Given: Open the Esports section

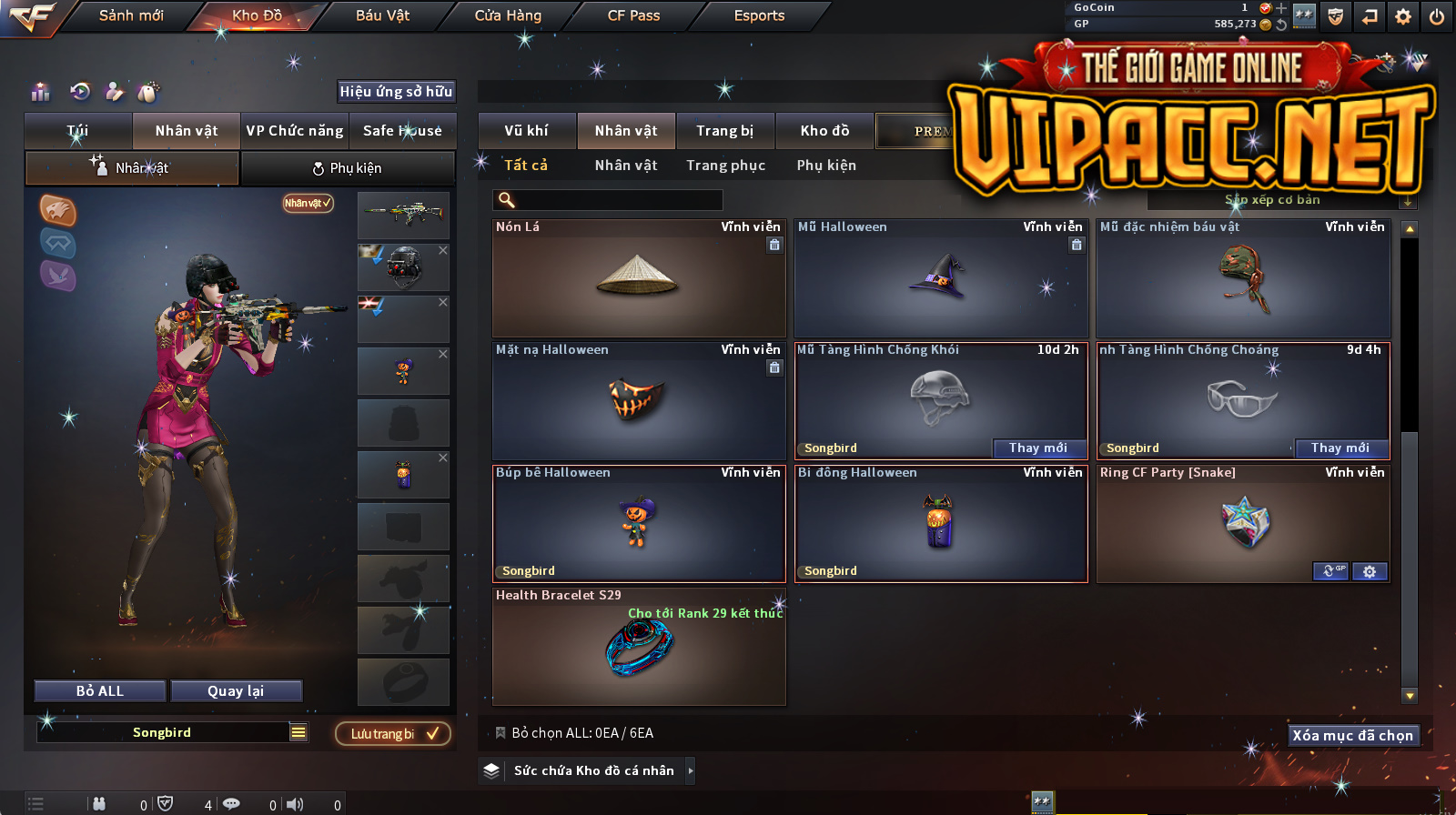Looking at the screenshot, I should point(759,15).
